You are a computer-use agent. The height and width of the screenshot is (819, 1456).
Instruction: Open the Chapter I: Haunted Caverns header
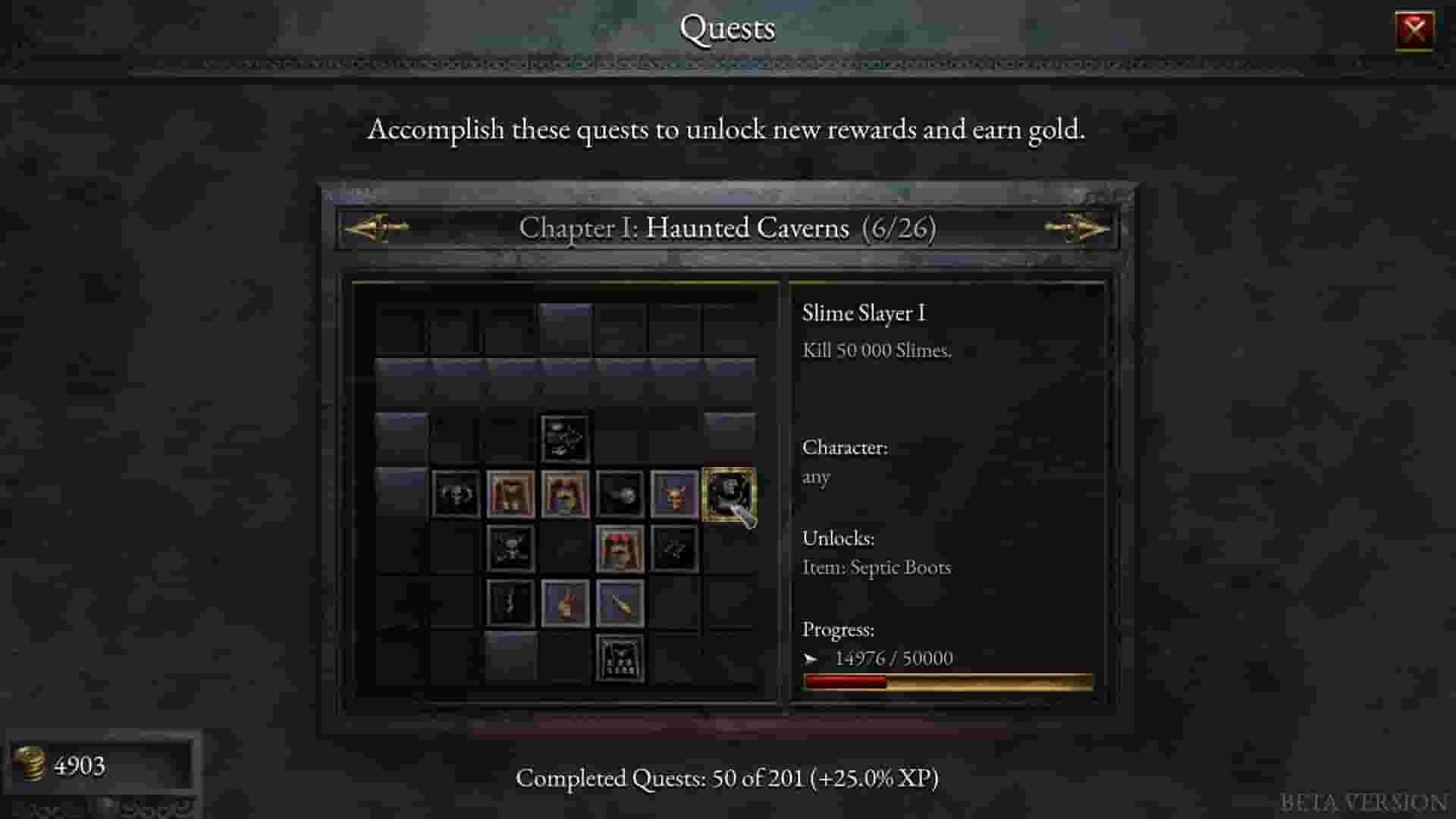(x=727, y=228)
